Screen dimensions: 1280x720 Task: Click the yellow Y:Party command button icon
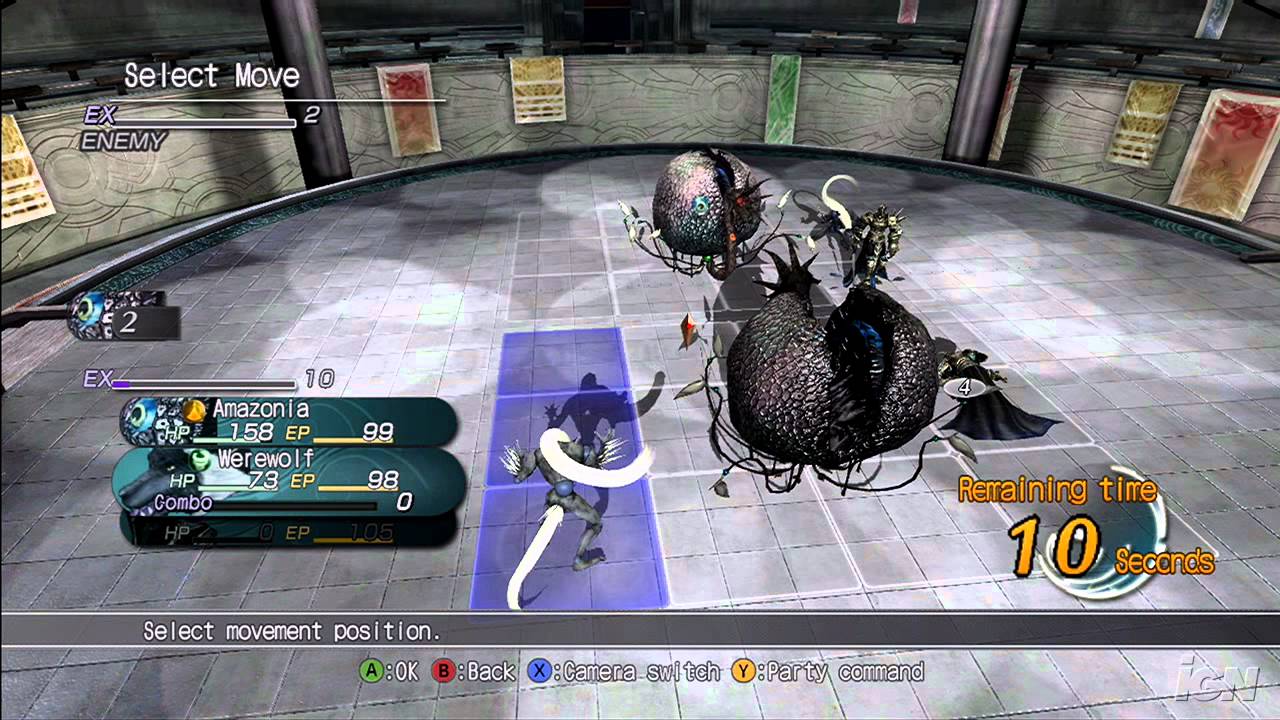(x=744, y=672)
